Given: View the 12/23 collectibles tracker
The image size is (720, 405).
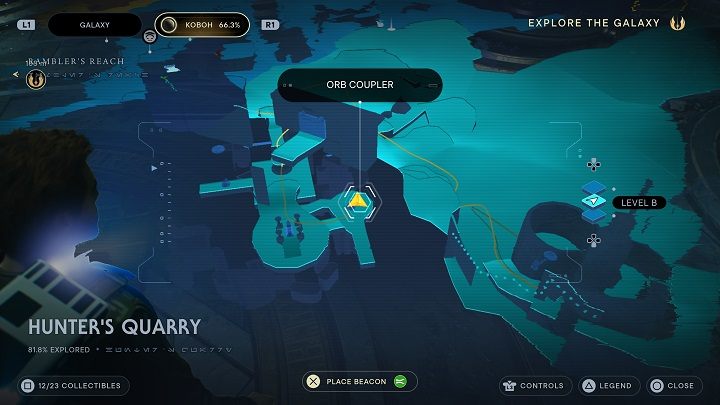Looking at the screenshot, I should click(72, 385).
